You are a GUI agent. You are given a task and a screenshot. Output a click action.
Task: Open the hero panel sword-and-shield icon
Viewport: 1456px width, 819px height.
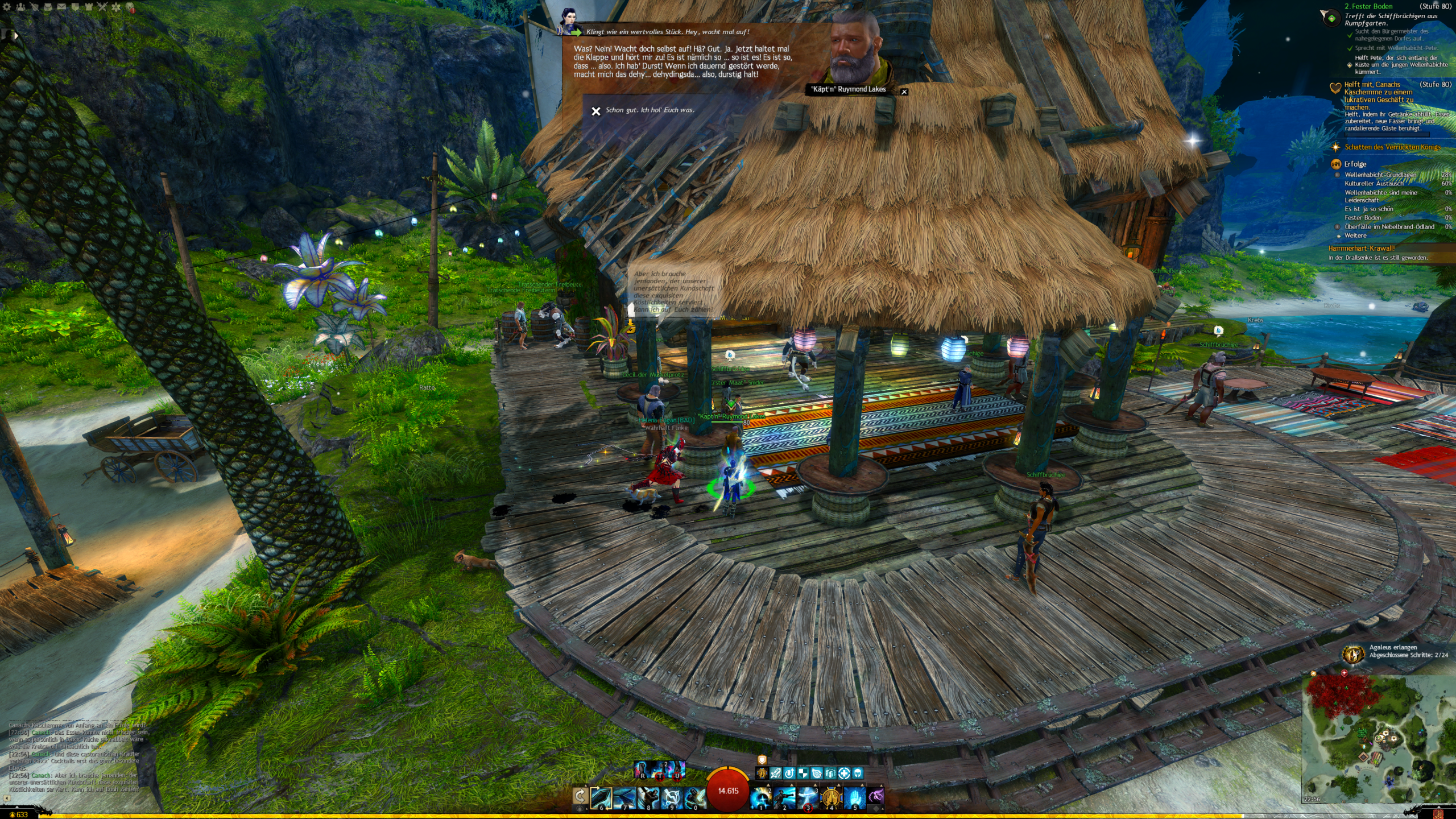[34, 7]
